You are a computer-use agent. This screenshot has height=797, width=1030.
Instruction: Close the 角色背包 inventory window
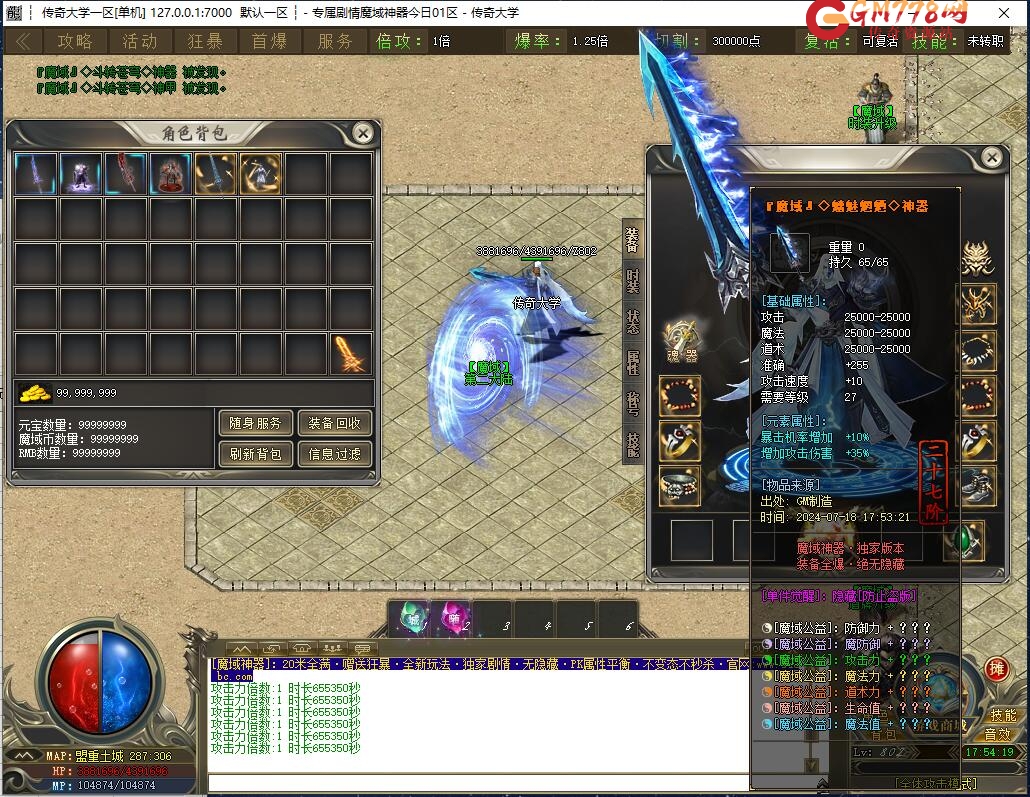click(x=363, y=133)
